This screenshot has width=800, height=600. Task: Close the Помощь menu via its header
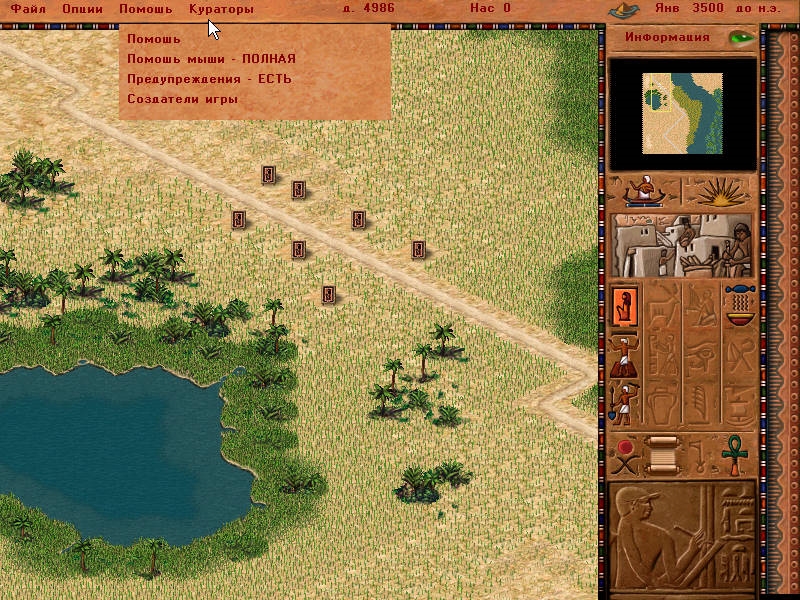(146, 8)
